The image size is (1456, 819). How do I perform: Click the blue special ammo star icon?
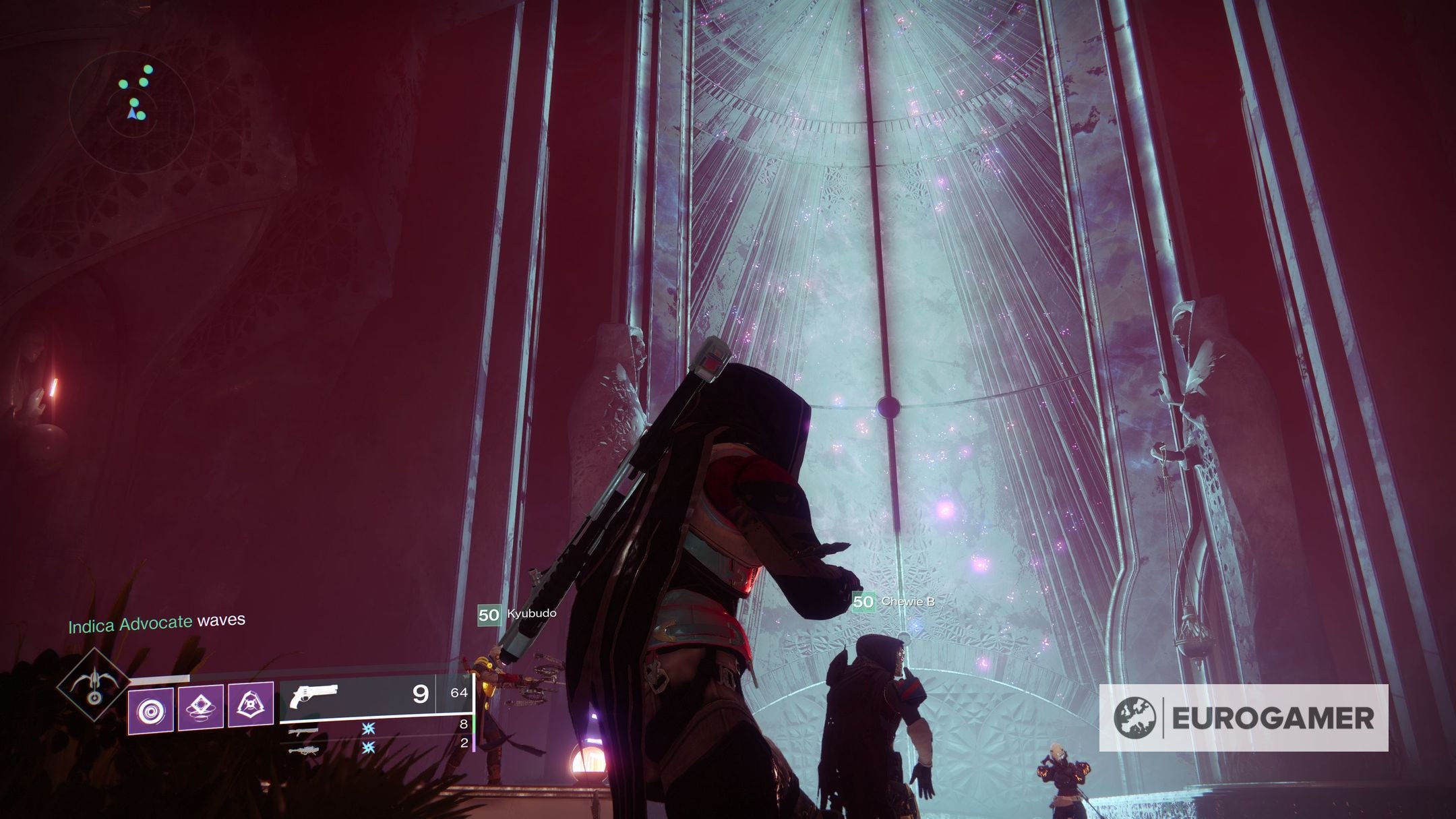(369, 728)
